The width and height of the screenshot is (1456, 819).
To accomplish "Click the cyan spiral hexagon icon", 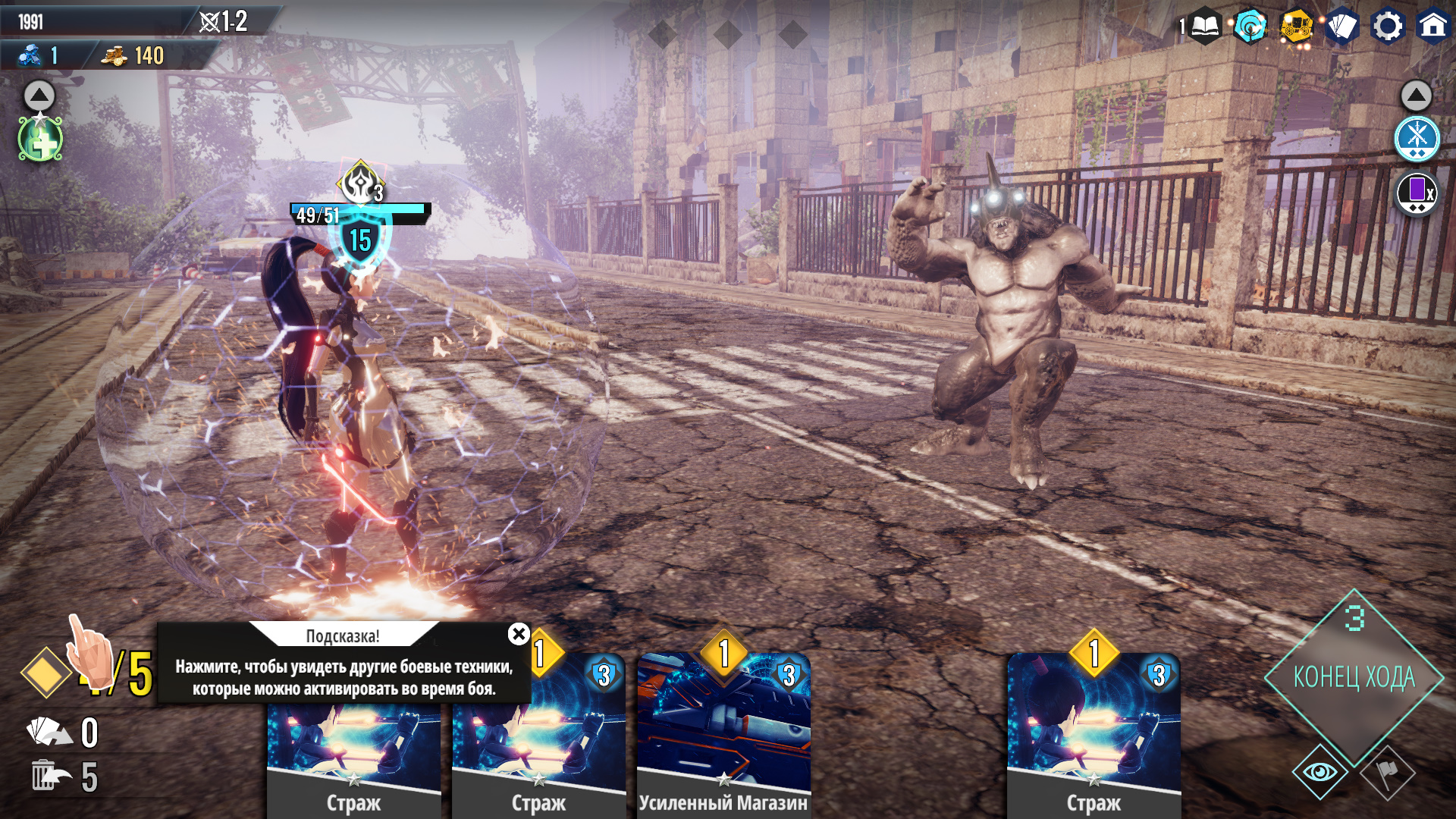I will click(x=1250, y=27).
